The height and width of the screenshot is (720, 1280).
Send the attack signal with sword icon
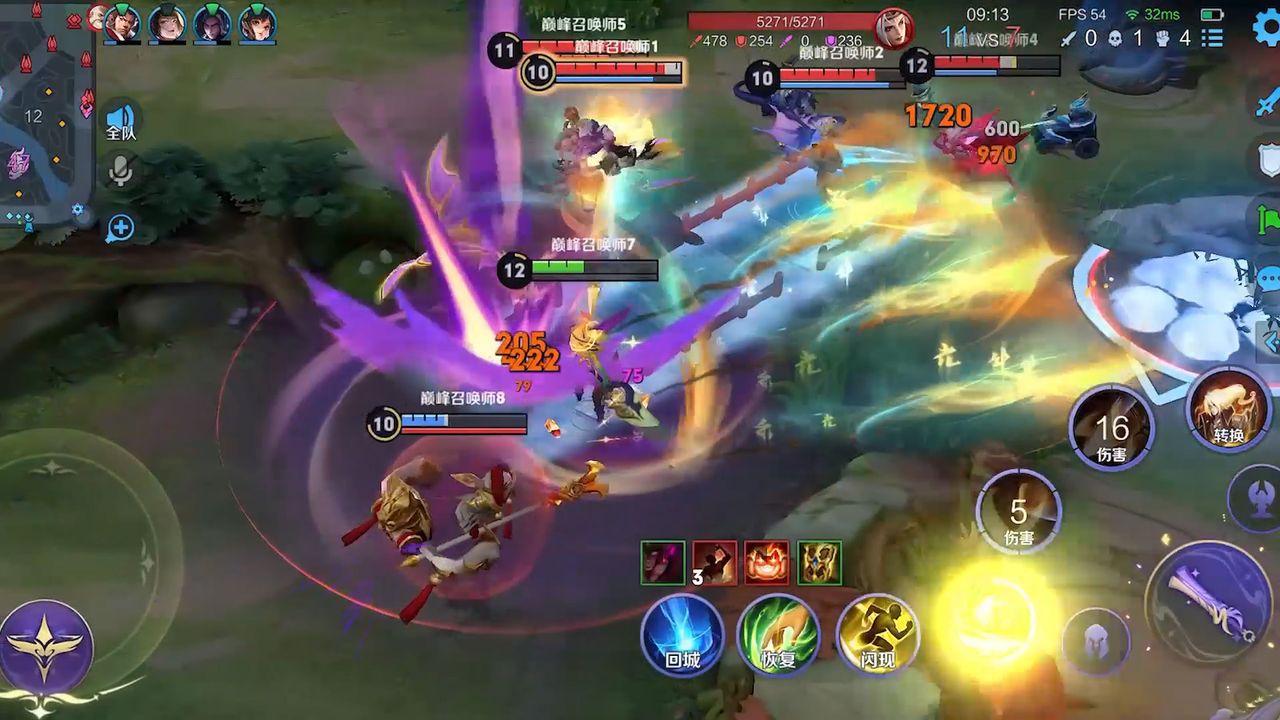[1267, 103]
